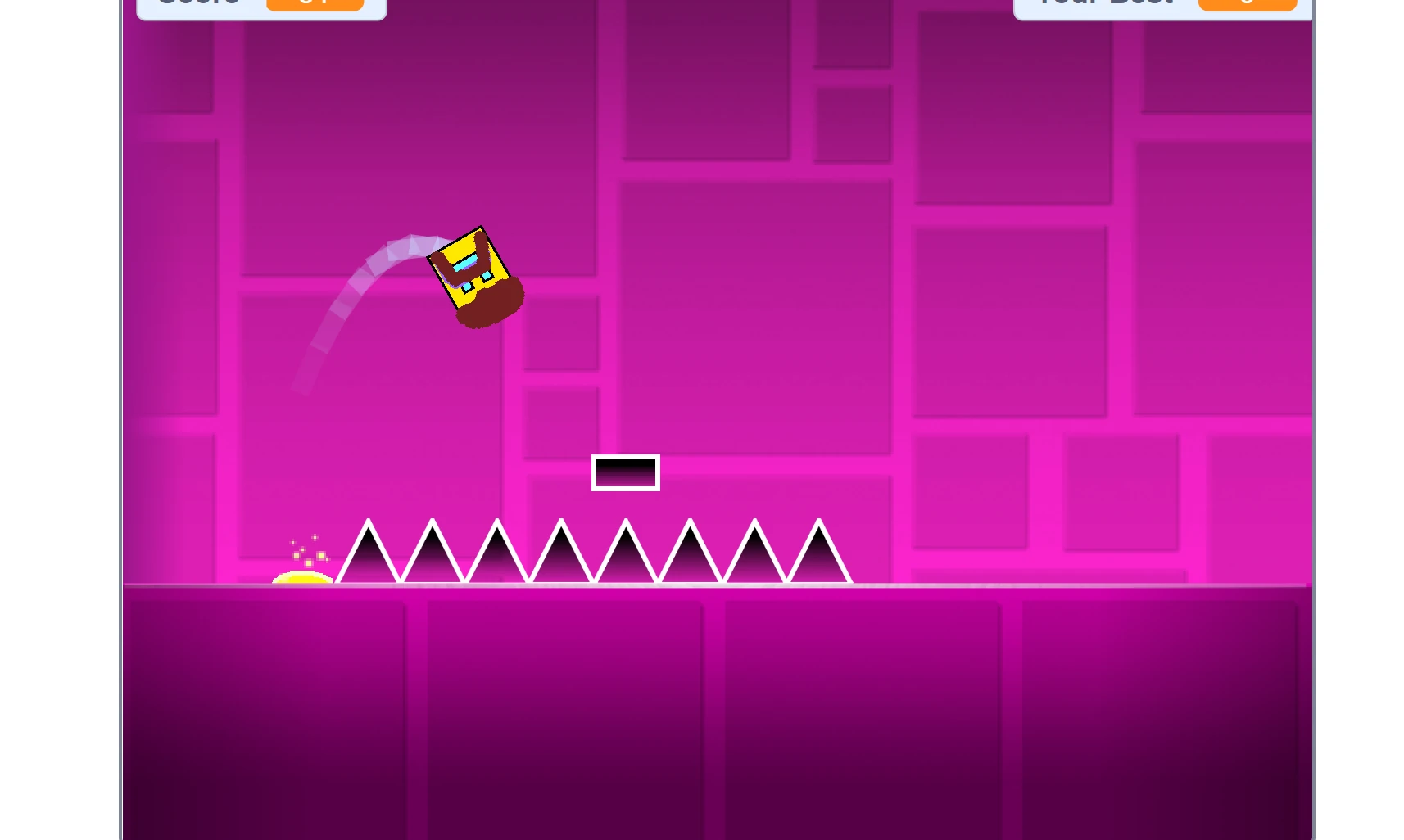Image resolution: width=1404 pixels, height=840 pixels.
Task: Select the yellow pancake collectible
Action: point(305,576)
